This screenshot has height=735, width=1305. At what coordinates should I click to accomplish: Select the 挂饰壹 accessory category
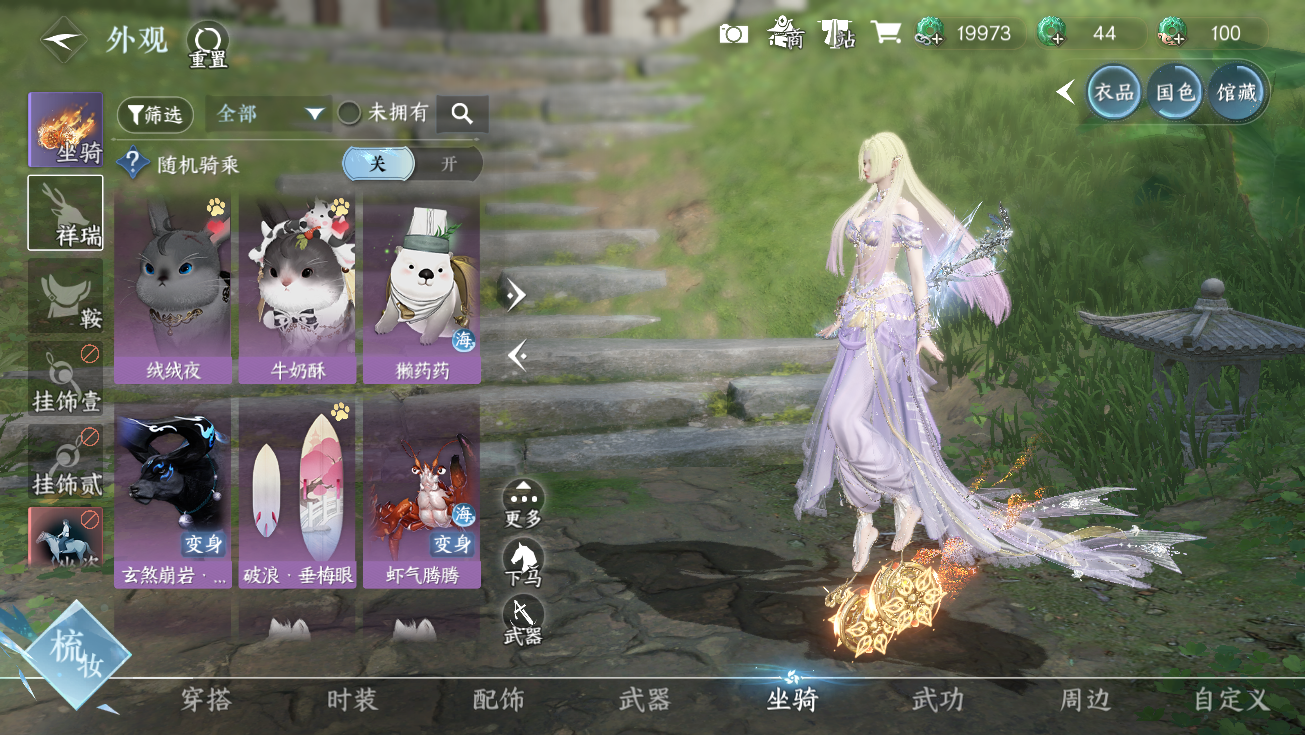pyautogui.click(x=65, y=380)
